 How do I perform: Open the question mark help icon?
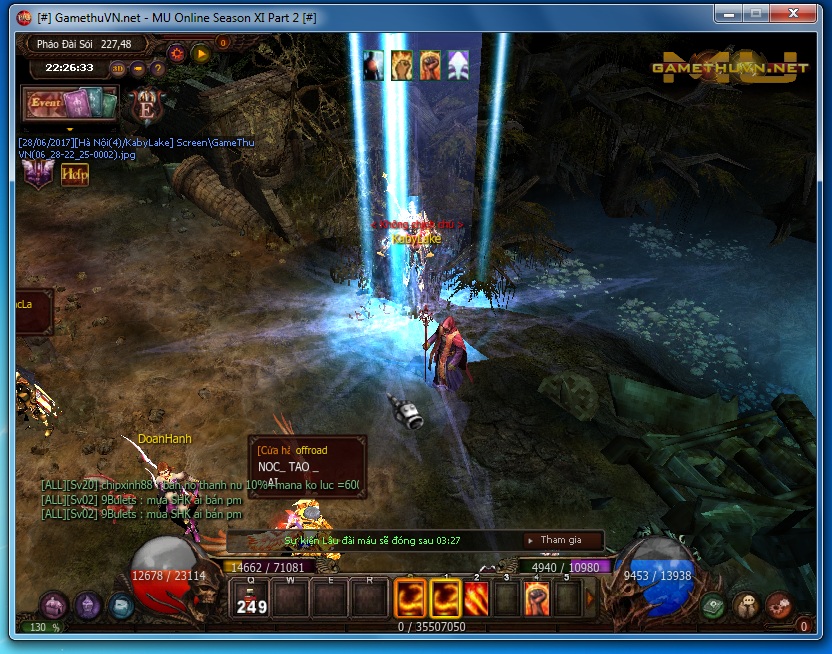157,68
